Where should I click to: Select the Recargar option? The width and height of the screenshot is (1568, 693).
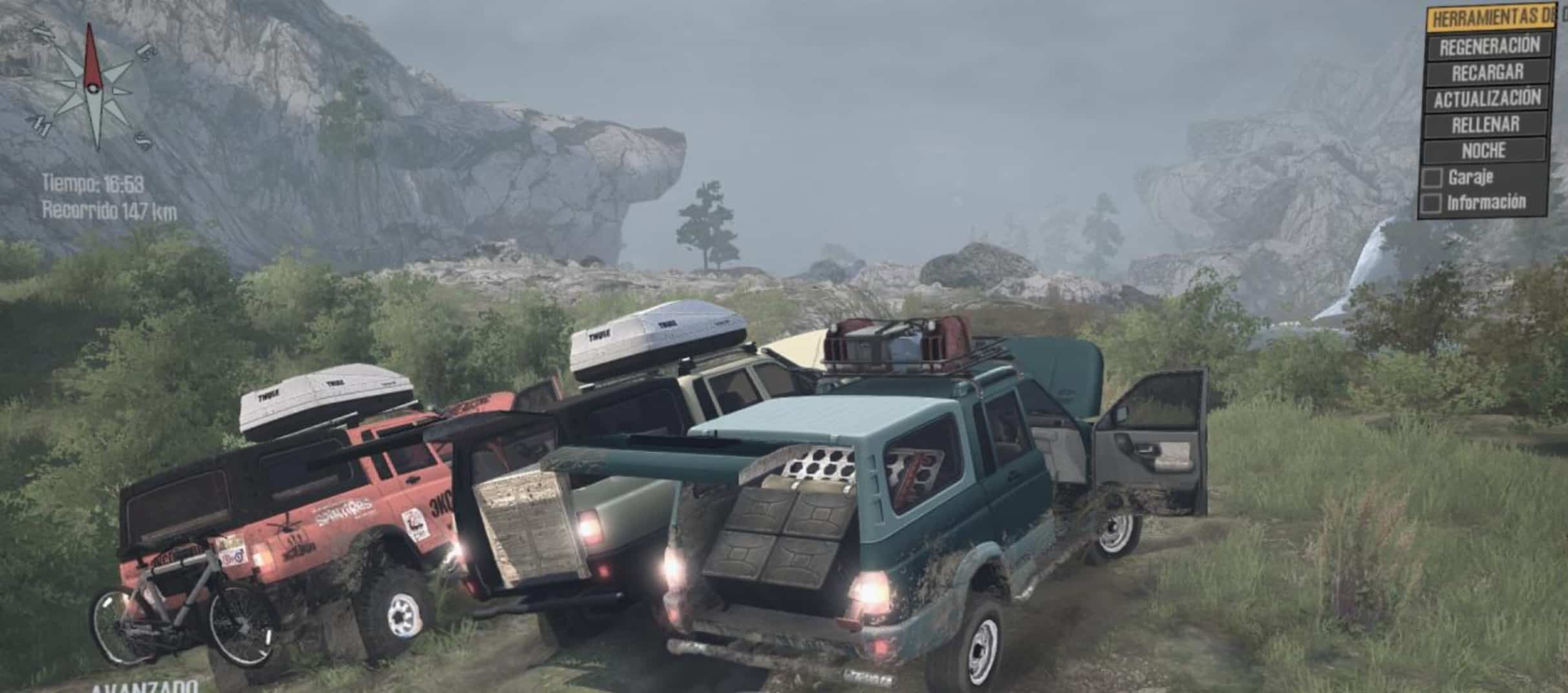click(x=1487, y=72)
